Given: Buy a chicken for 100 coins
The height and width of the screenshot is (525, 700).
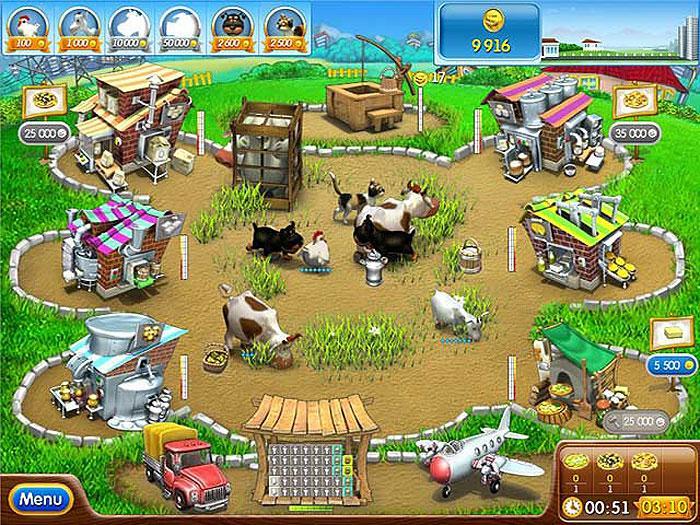Looking at the screenshot, I should point(27,27).
